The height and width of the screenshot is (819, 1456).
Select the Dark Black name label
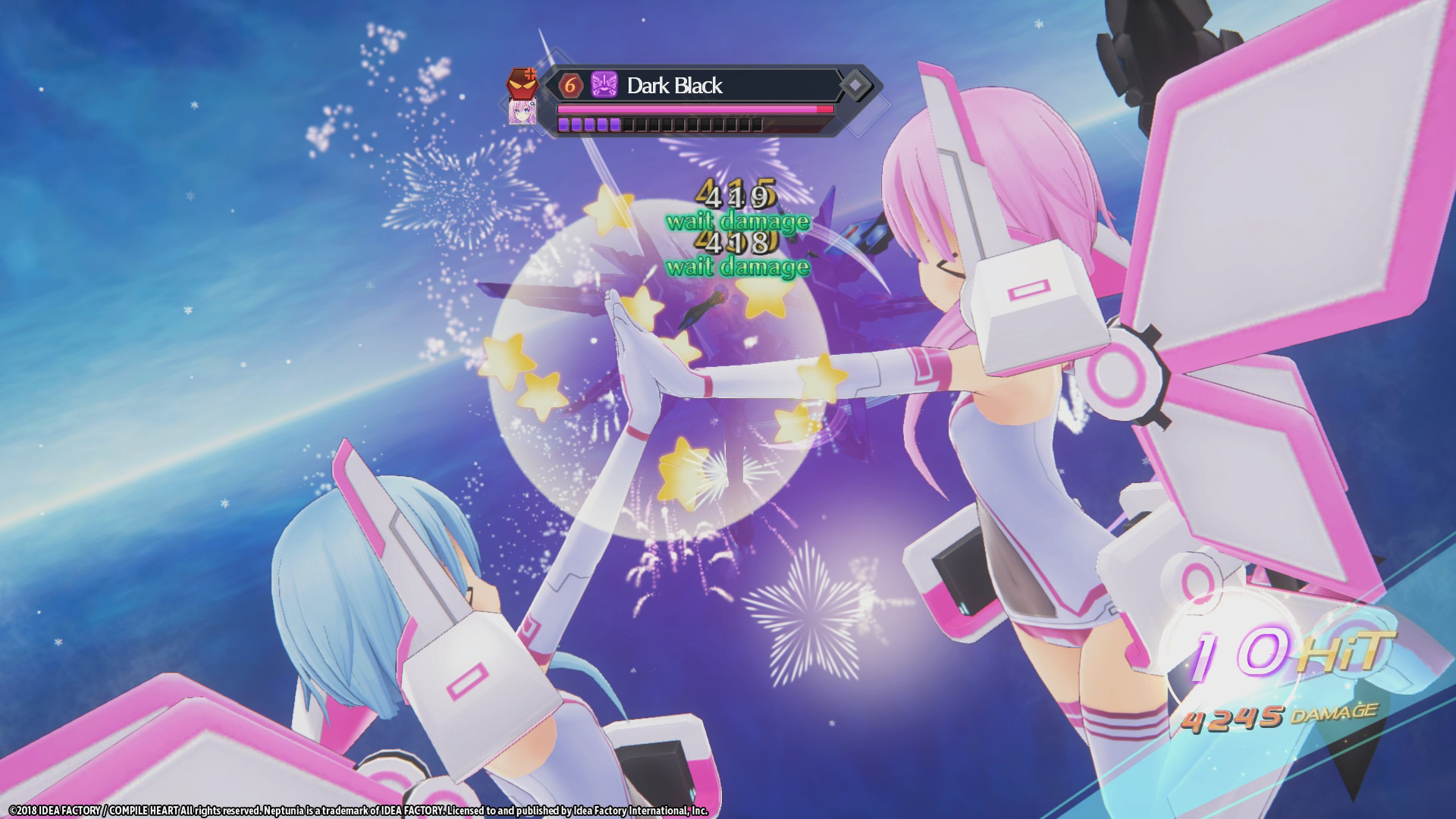pos(676,86)
